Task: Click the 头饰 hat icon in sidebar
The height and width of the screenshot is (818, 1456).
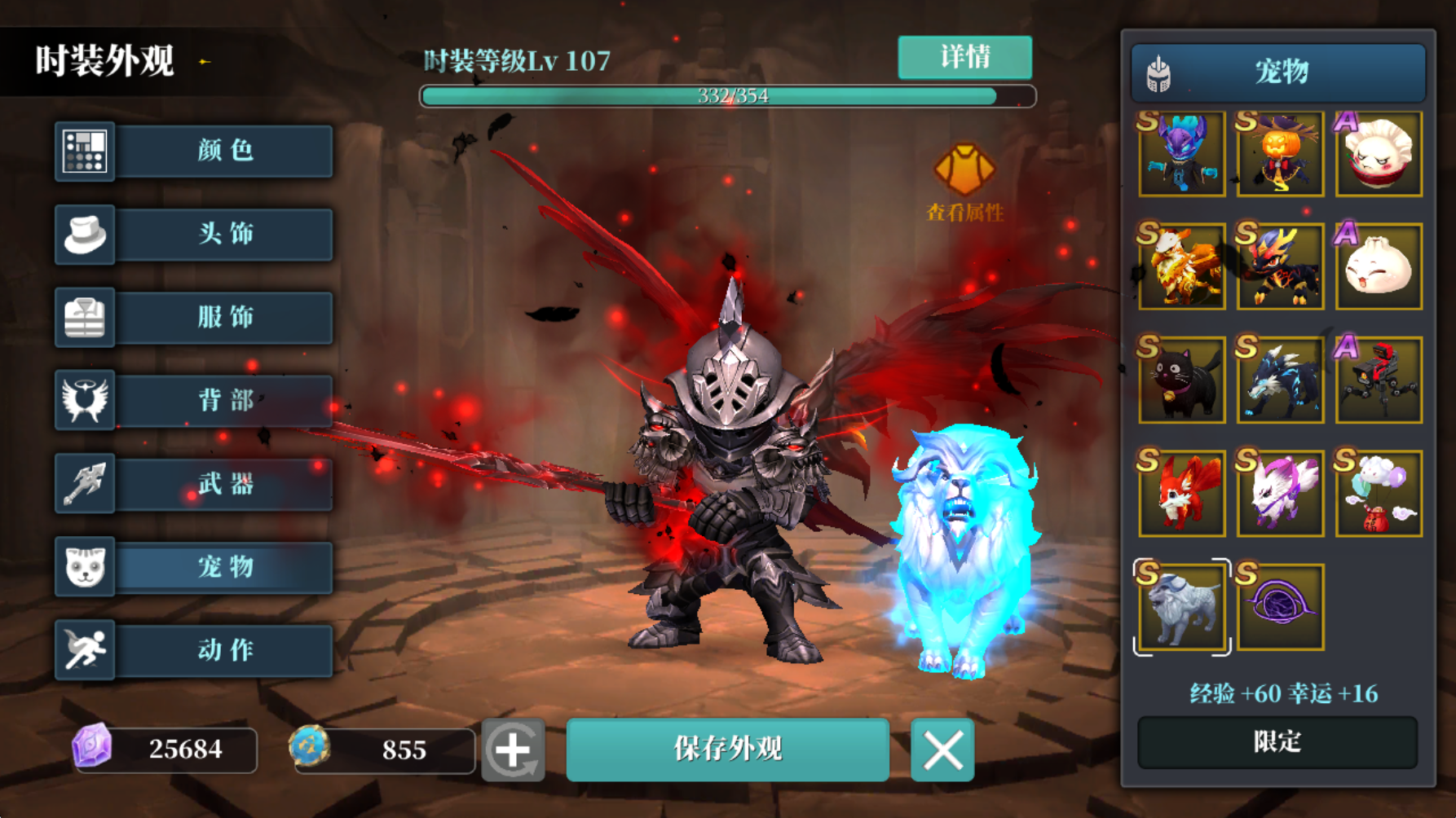Action: tap(85, 234)
